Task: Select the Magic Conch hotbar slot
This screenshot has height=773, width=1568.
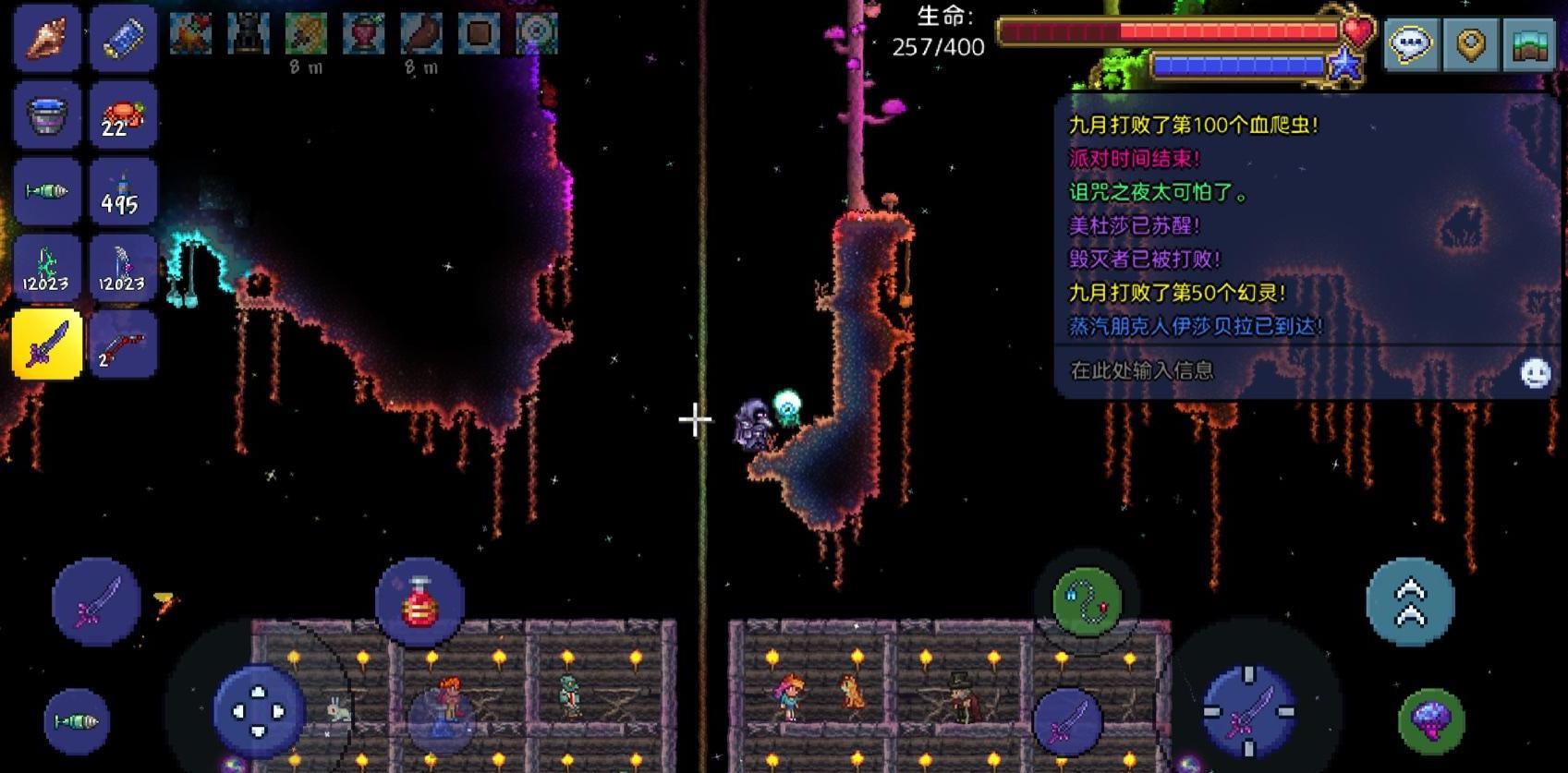Action: click(46, 37)
